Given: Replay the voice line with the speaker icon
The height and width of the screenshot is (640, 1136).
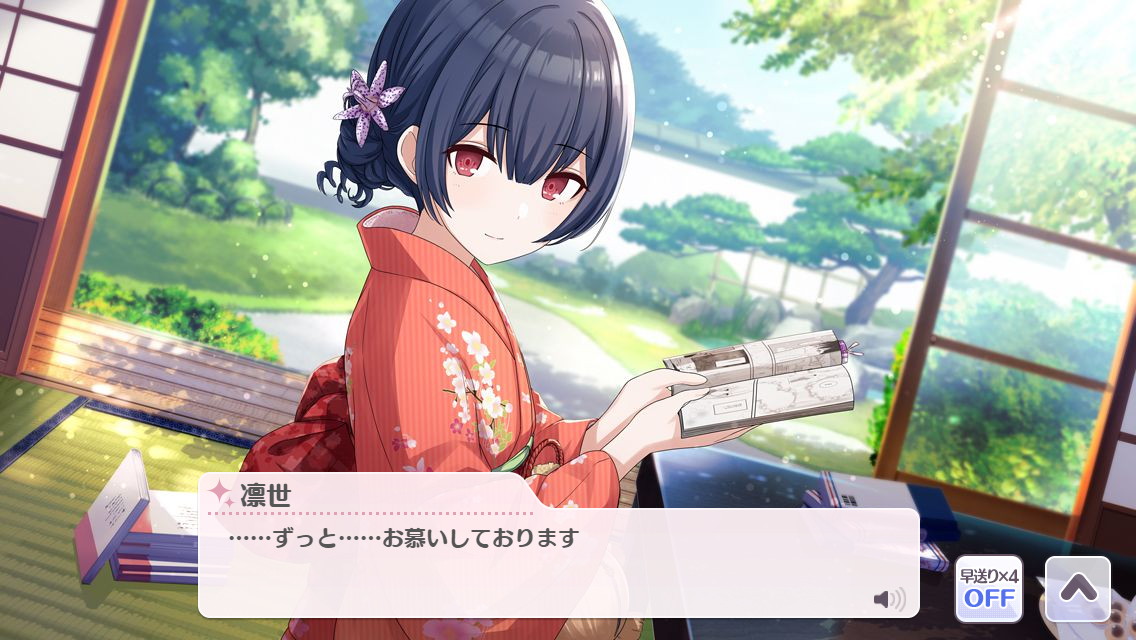Looking at the screenshot, I should tap(888, 599).
